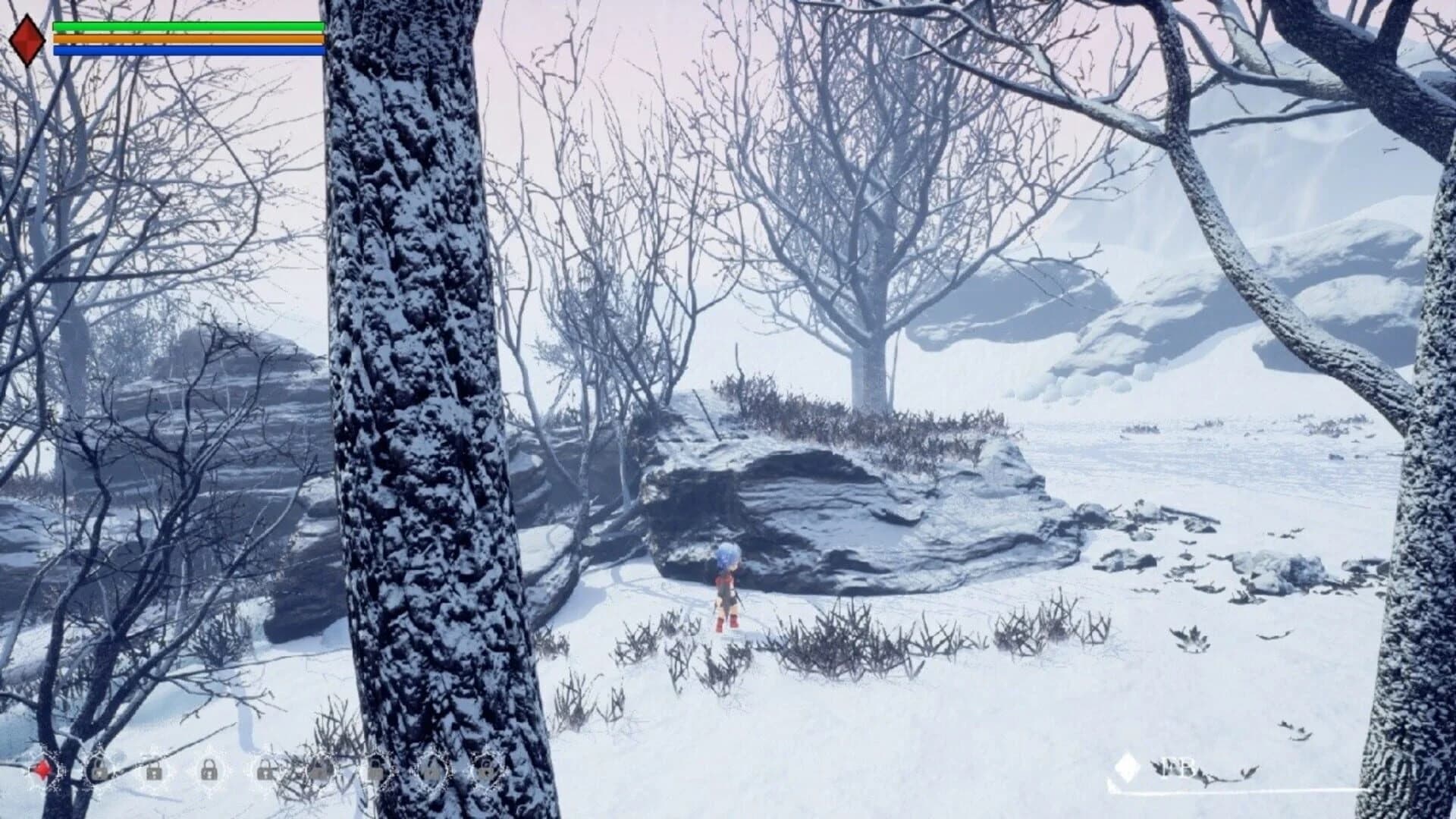Activate the RB button prompt
Screen dimensions: 1456x819
click(x=1178, y=766)
